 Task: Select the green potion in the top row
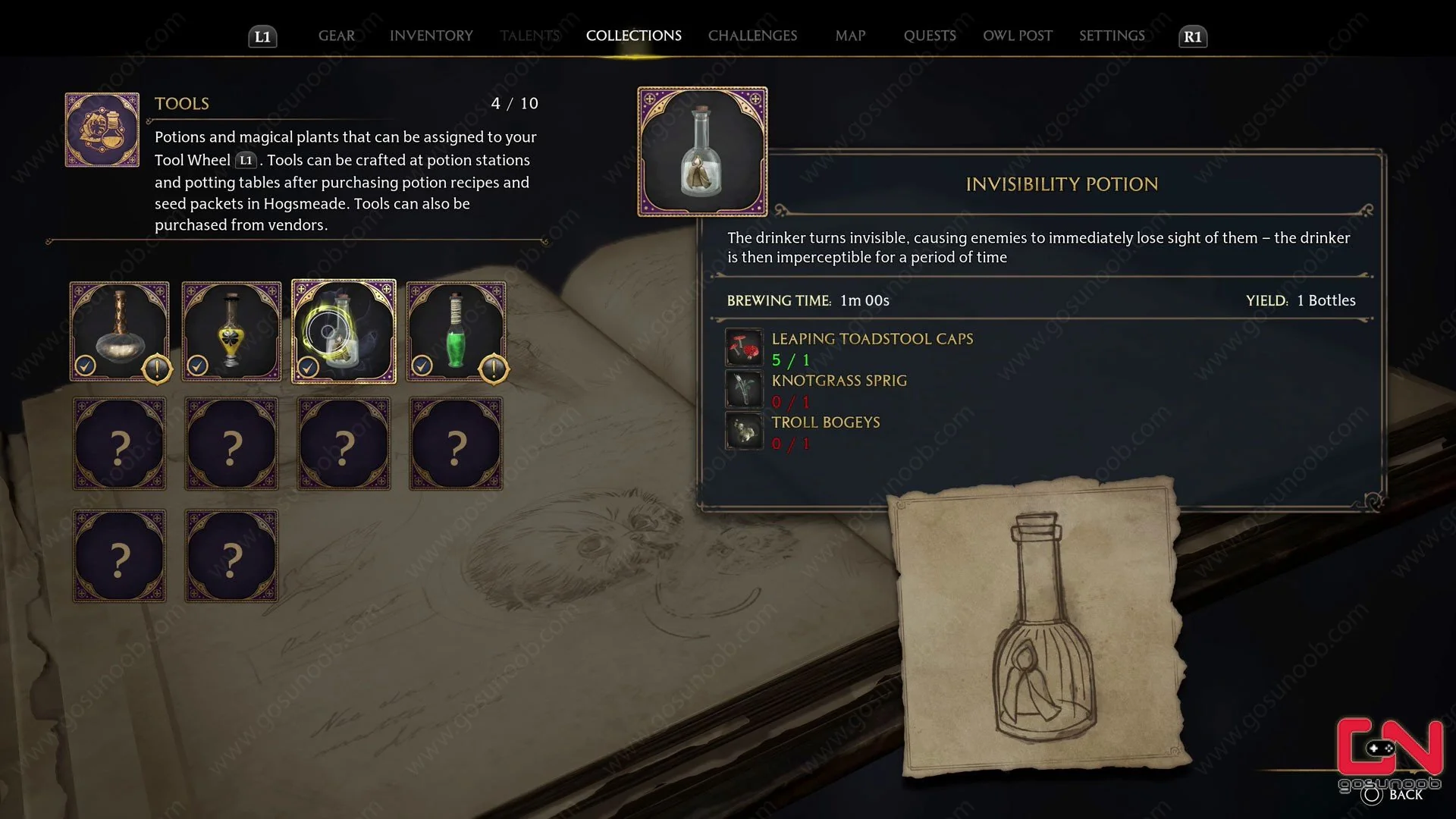(x=455, y=331)
